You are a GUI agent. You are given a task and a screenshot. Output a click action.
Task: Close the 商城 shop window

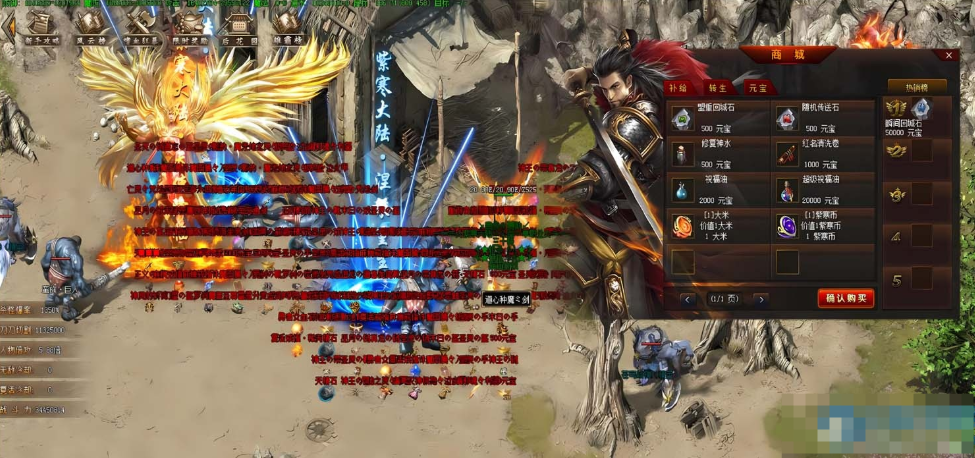tap(948, 56)
